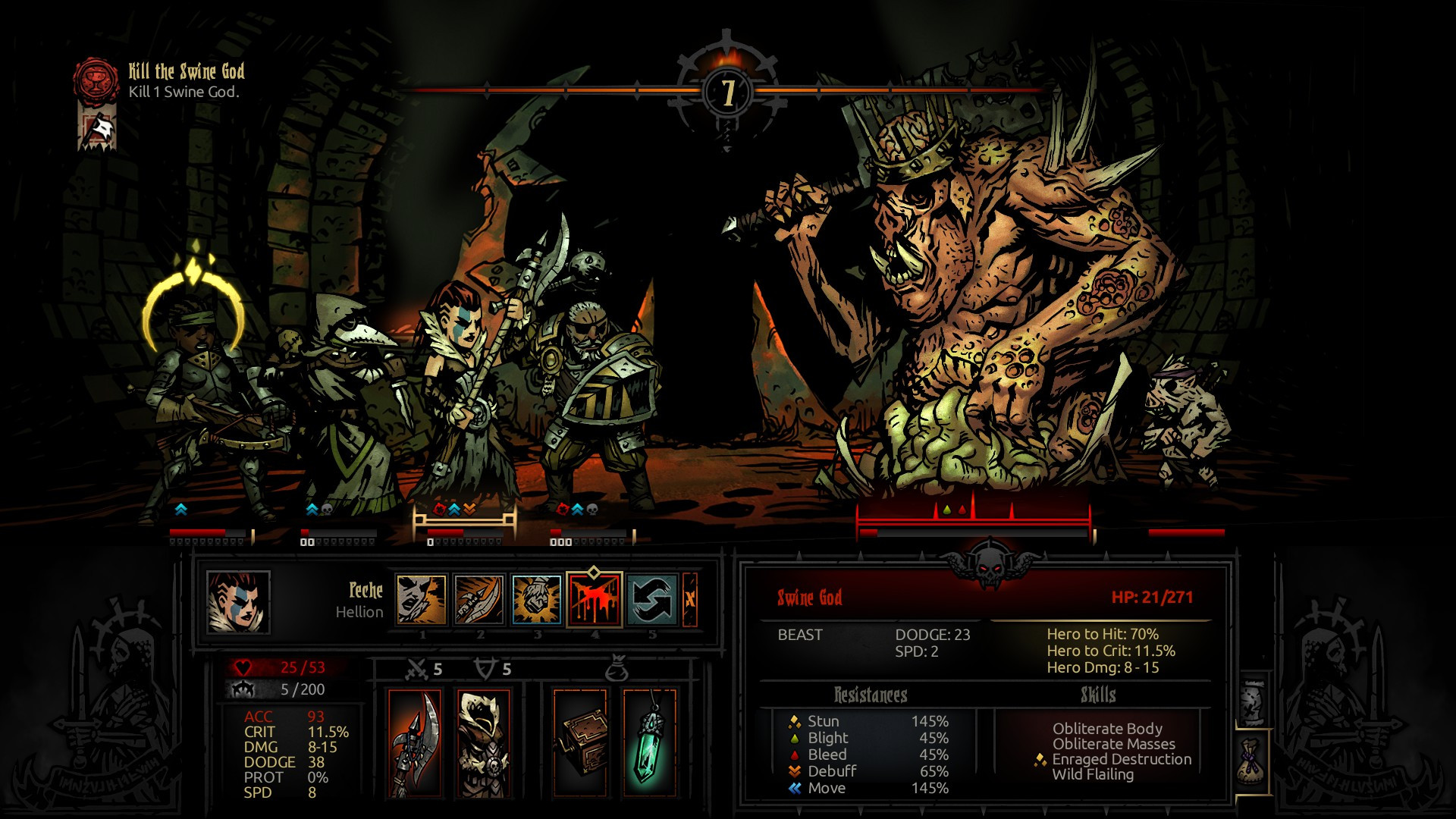This screenshot has height=819, width=1456.
Task: Use the swap position arrows skill
Action: click(652, 600)
